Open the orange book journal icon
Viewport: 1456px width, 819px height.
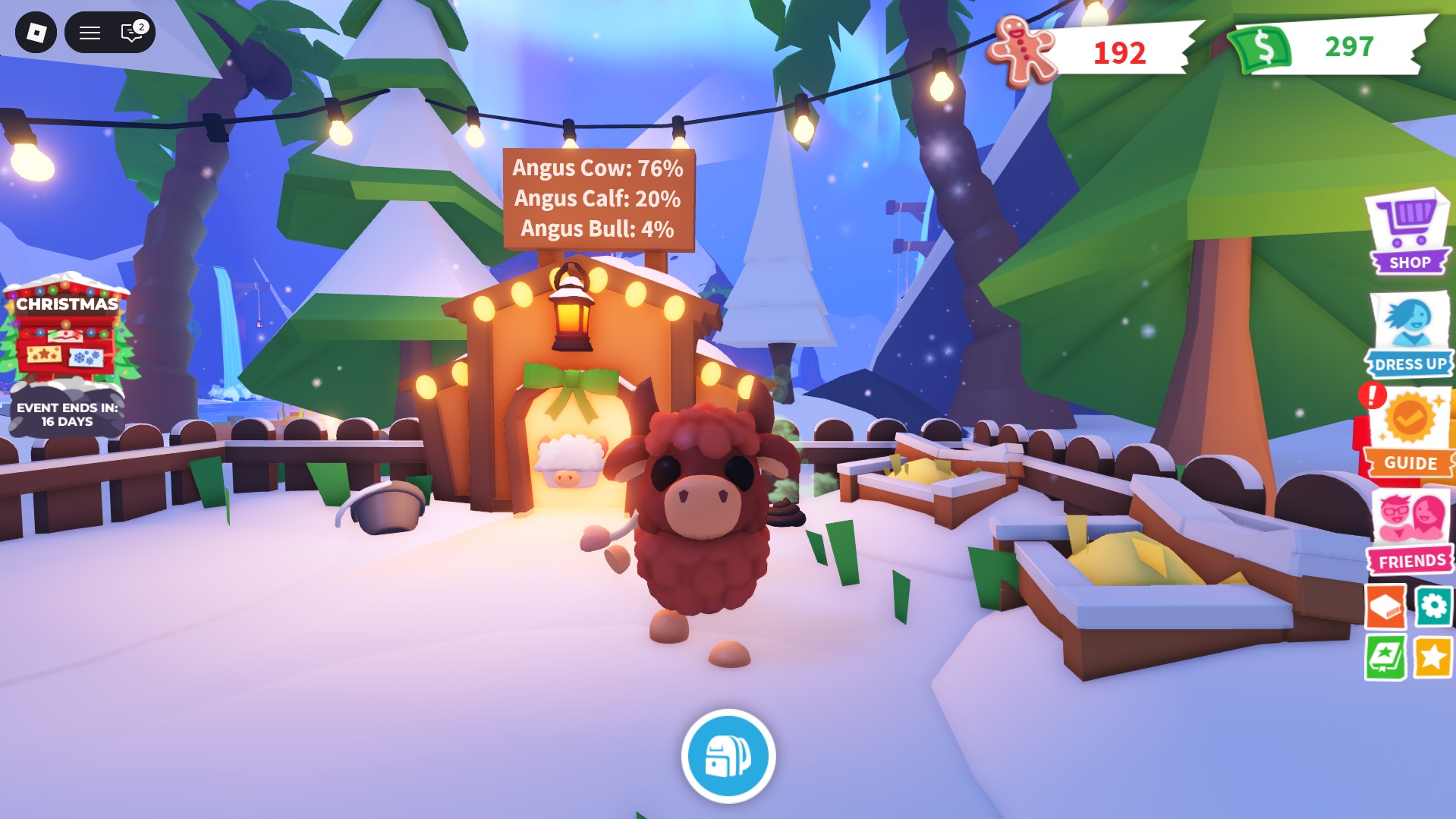click(1385, 606)
